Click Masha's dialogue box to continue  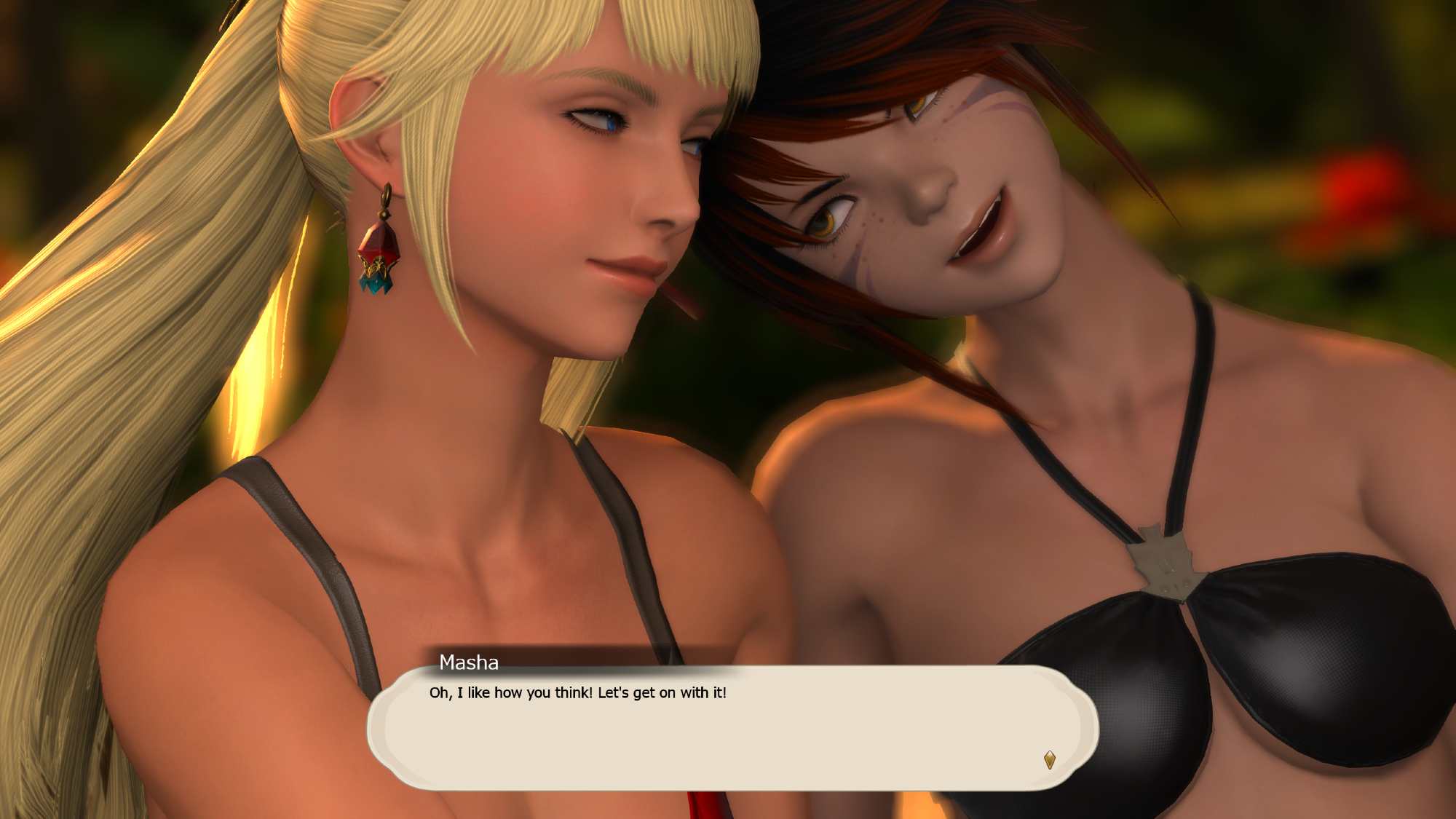(x=732, y=728)
